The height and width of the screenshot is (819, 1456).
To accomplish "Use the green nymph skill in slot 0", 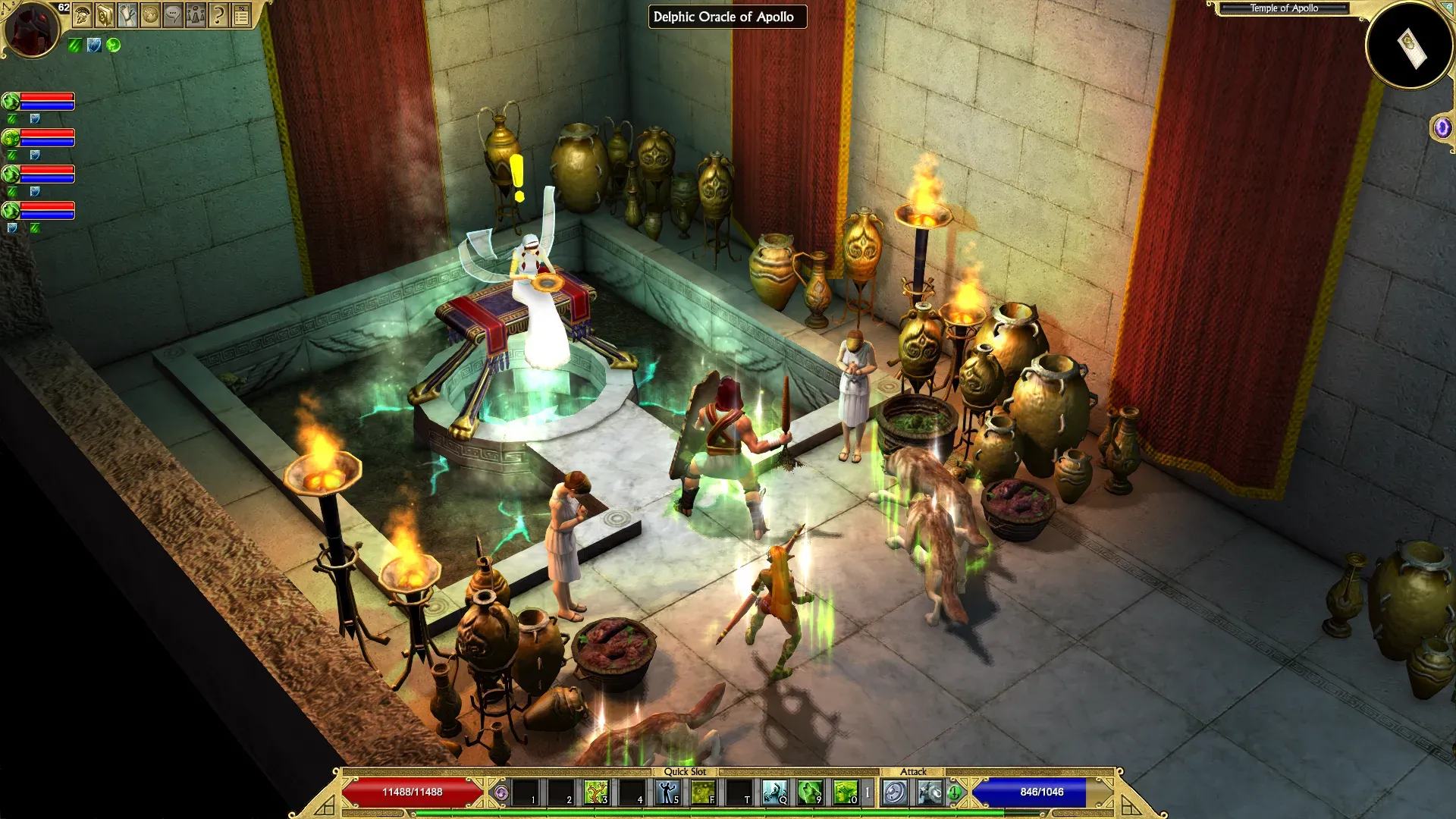I will [x=845, y=792].
